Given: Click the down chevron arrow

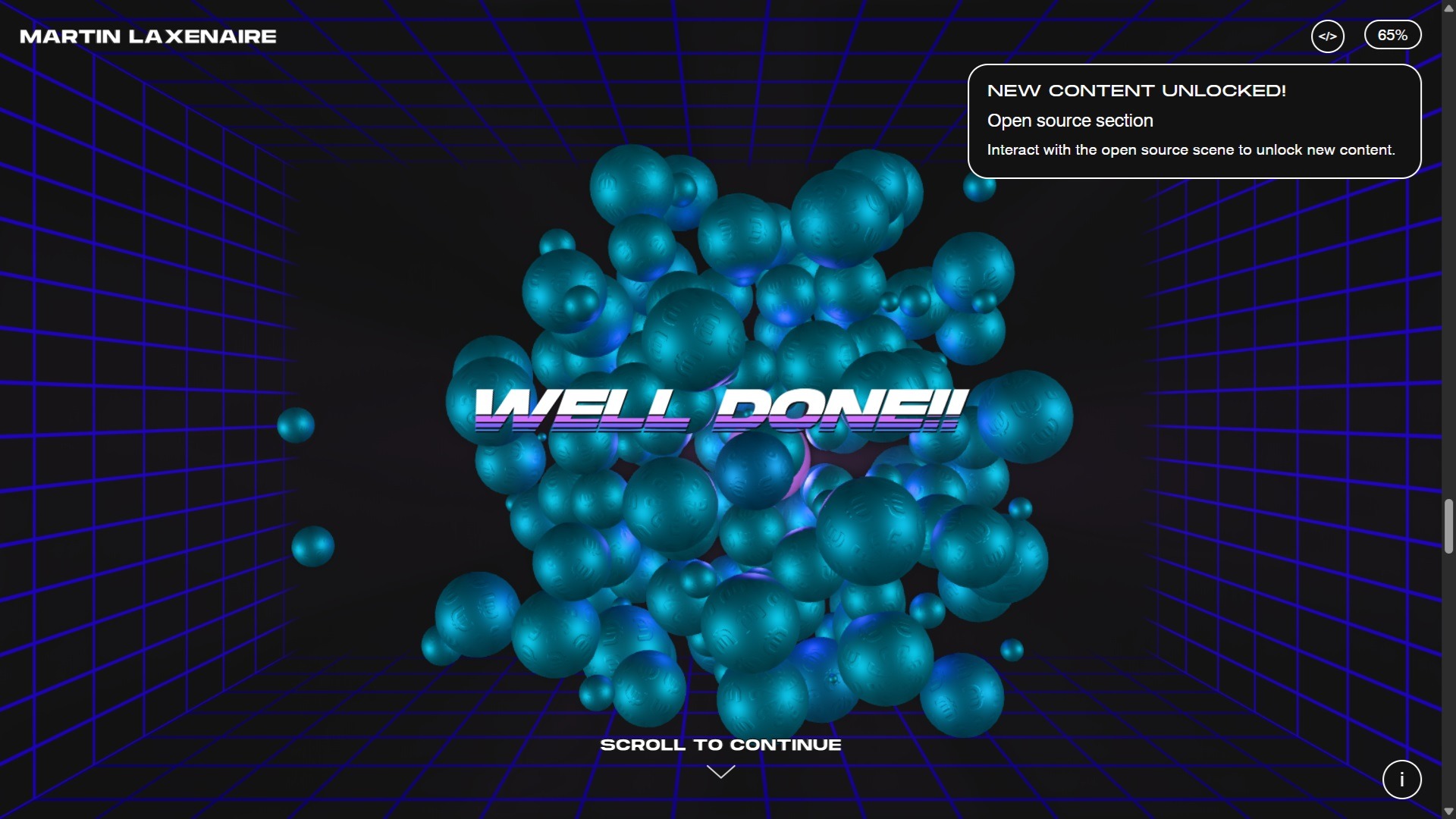Looking at the screenshot, I should tap(721, 771).
